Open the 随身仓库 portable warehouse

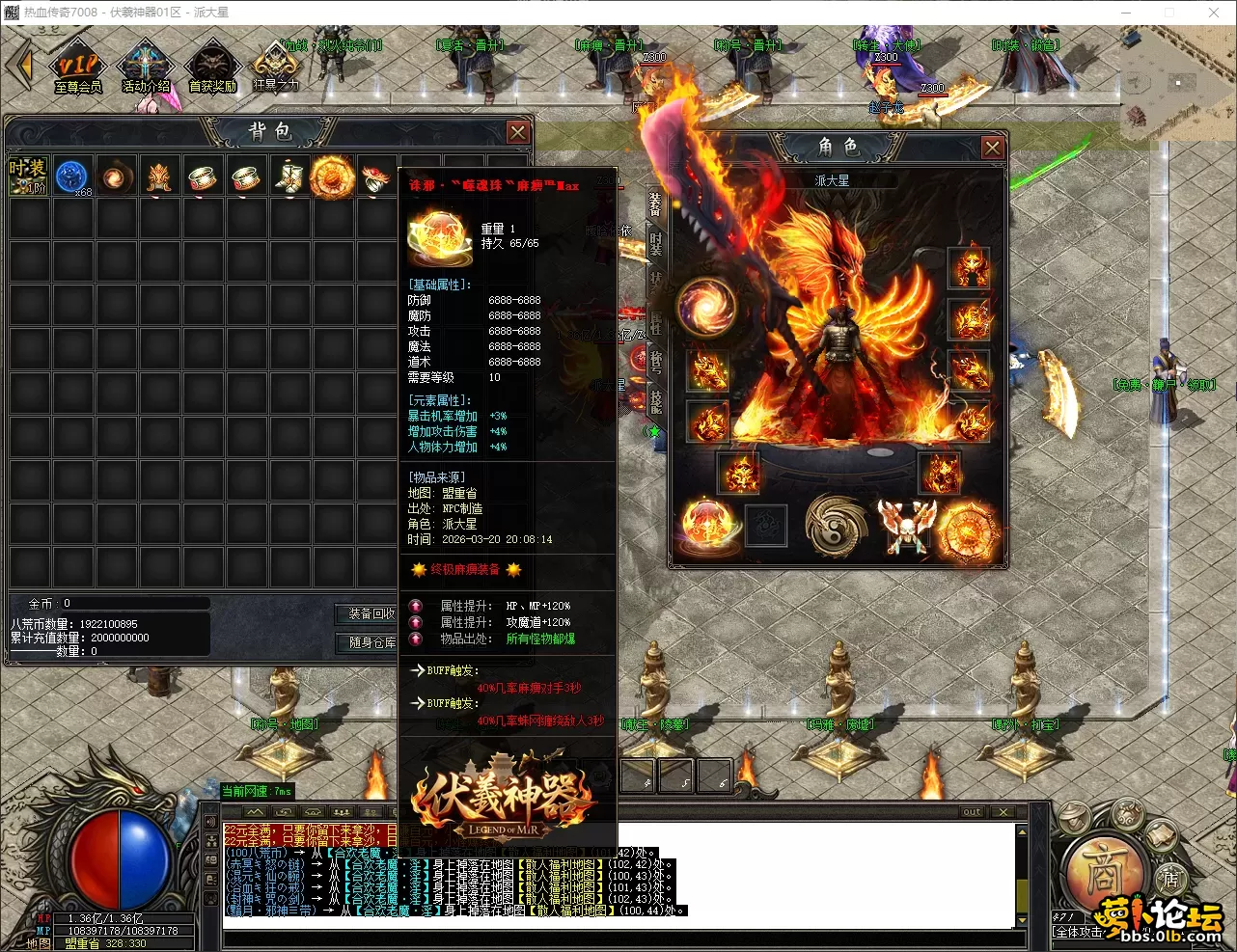[371, 642]
